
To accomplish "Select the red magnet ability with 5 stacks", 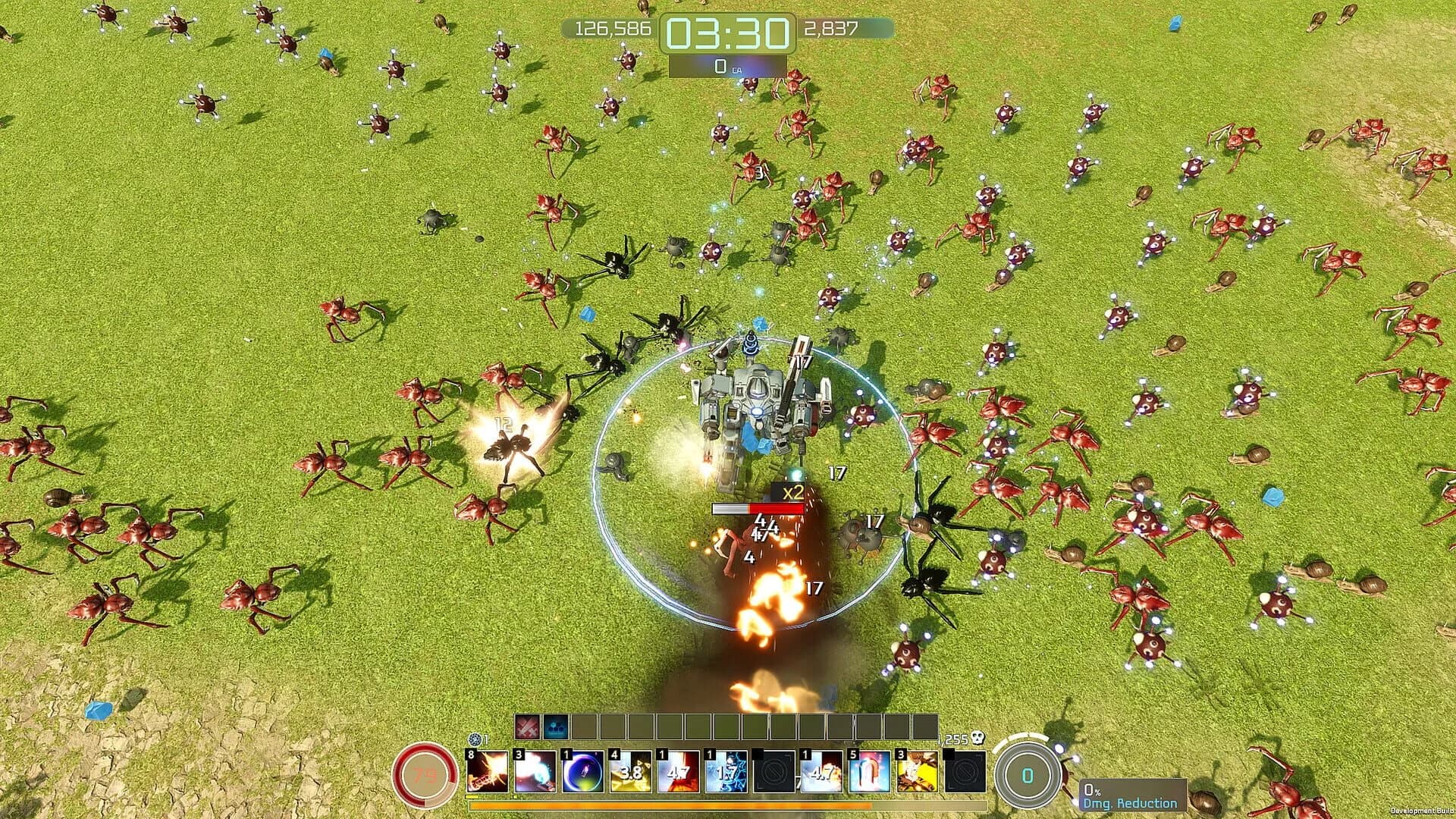I will pyautogui.click(x=870, y=772).
